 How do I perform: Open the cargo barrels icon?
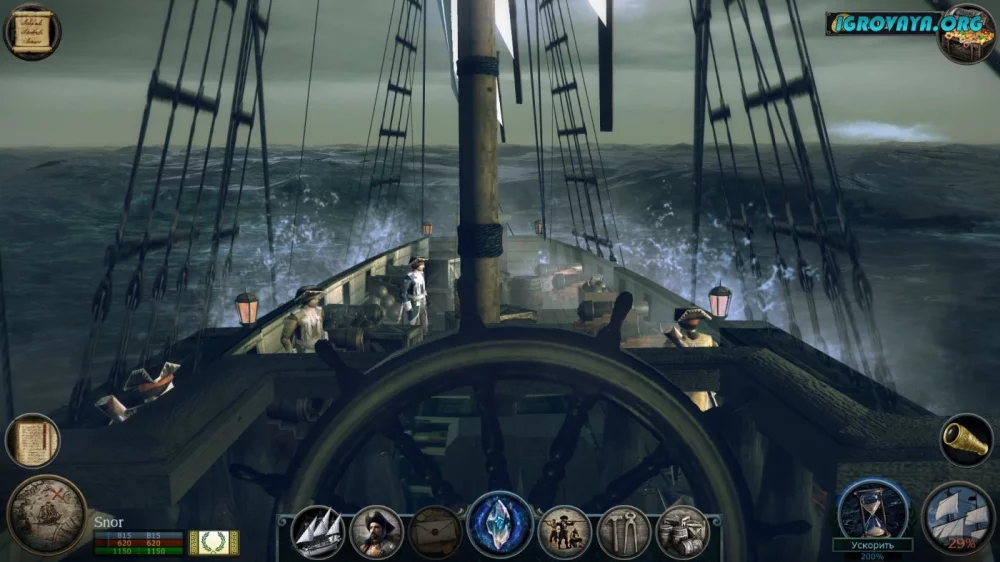tap(683, 531)
